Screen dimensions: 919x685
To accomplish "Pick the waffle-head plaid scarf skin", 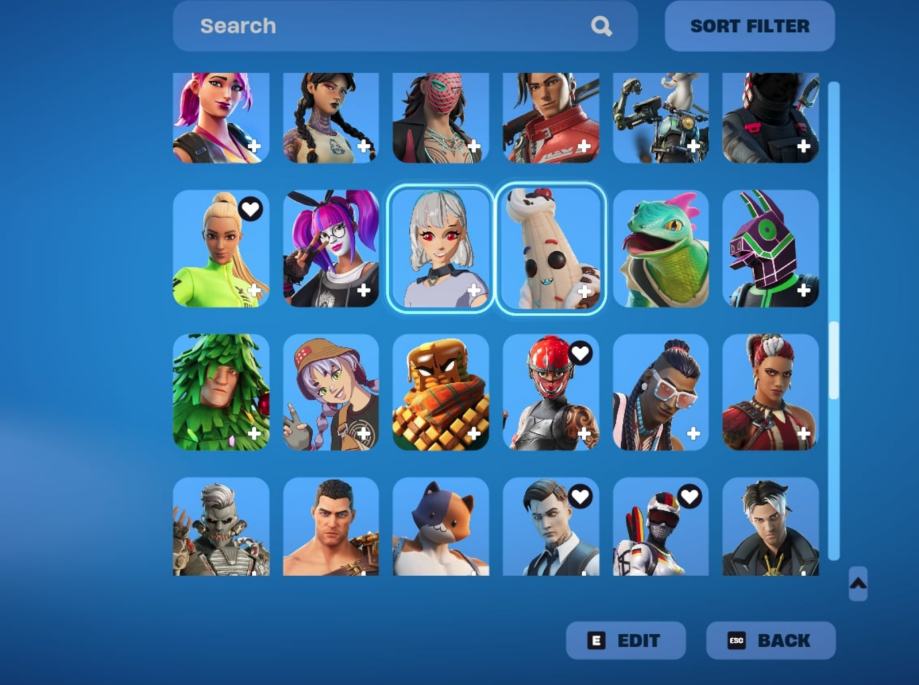I will (x=441, y=392).
